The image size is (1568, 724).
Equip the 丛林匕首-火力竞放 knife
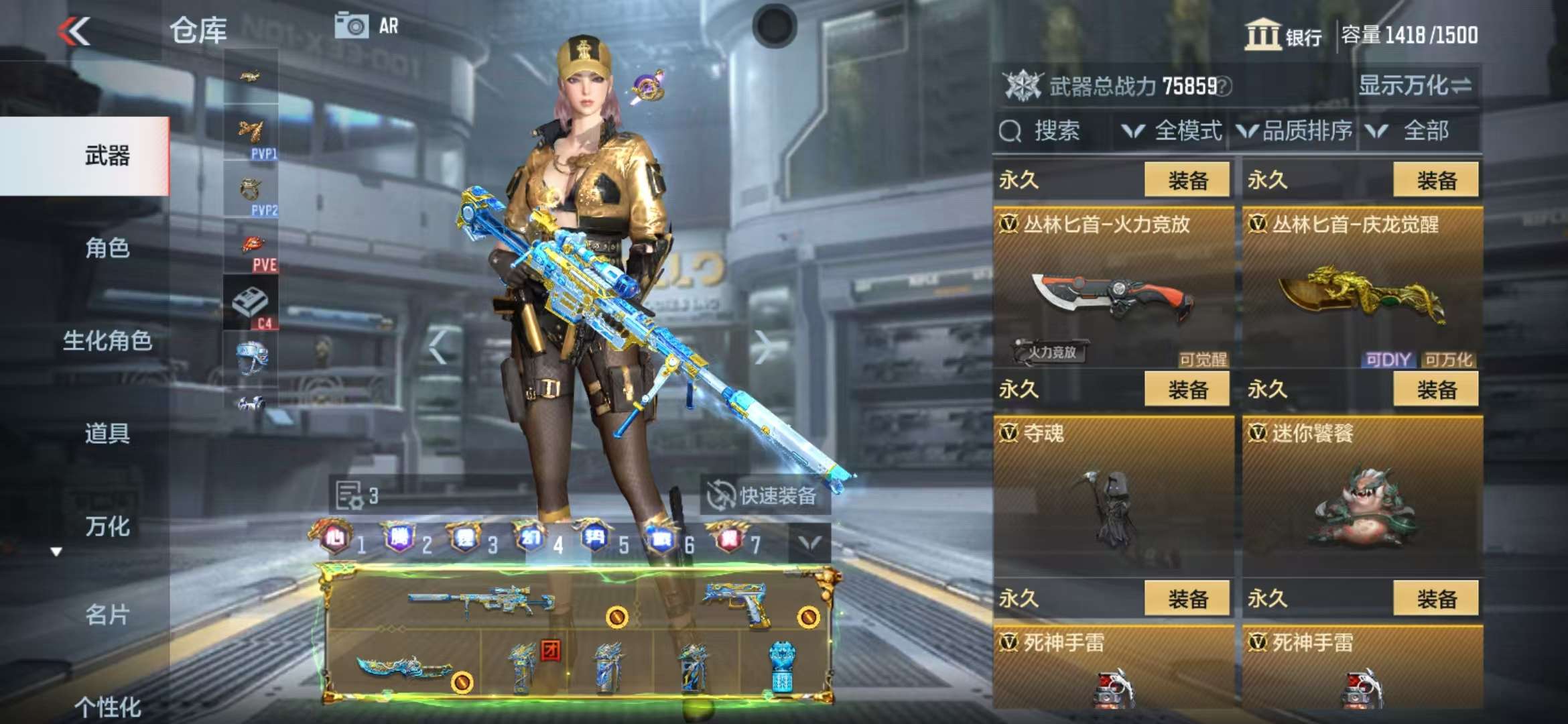point(1187,180)
